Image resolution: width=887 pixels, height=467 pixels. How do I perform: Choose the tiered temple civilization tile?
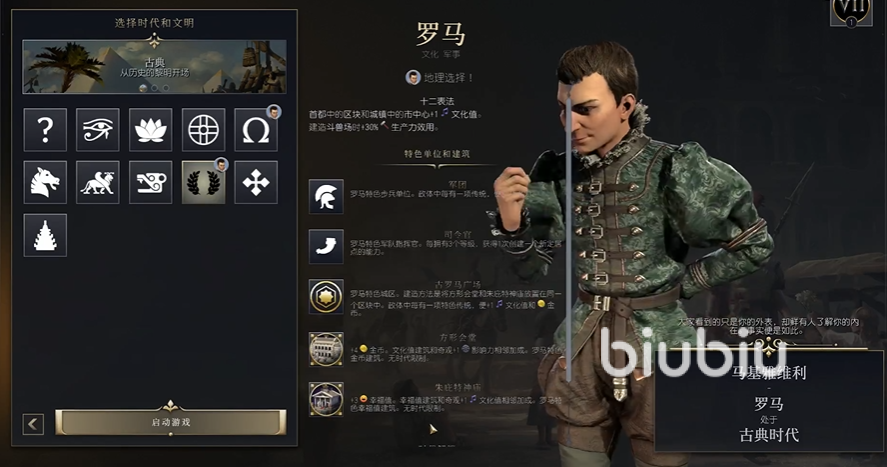pos(45,235)
